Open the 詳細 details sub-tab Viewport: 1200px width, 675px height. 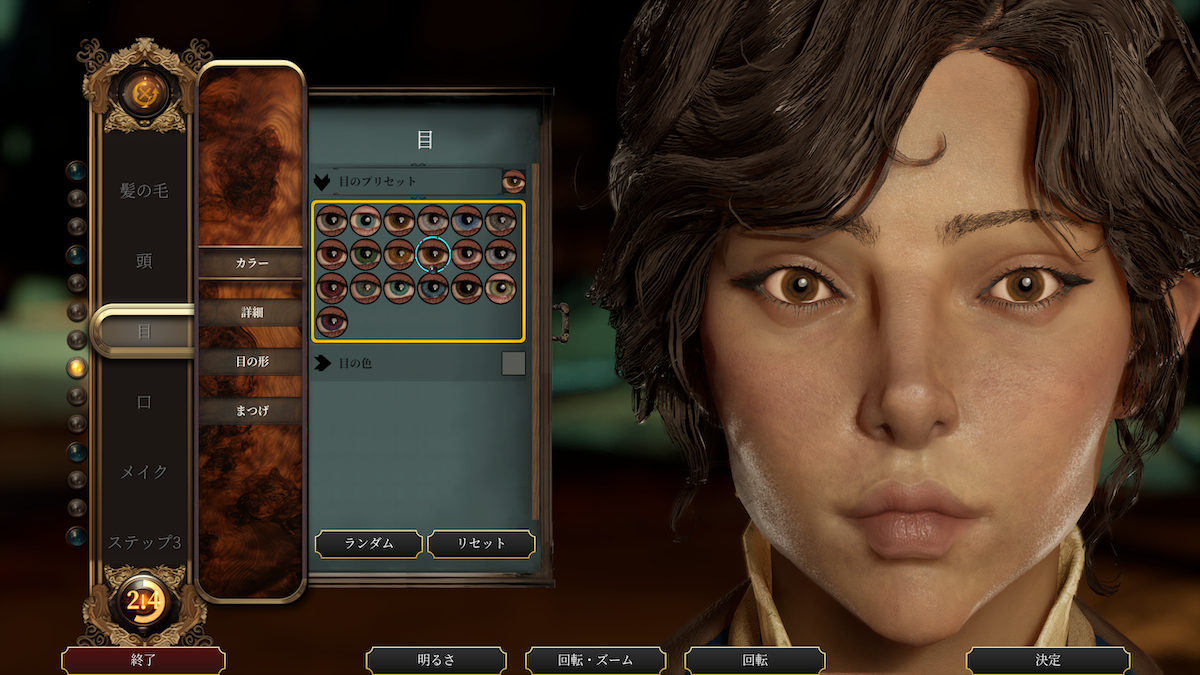tap(251, 312)
